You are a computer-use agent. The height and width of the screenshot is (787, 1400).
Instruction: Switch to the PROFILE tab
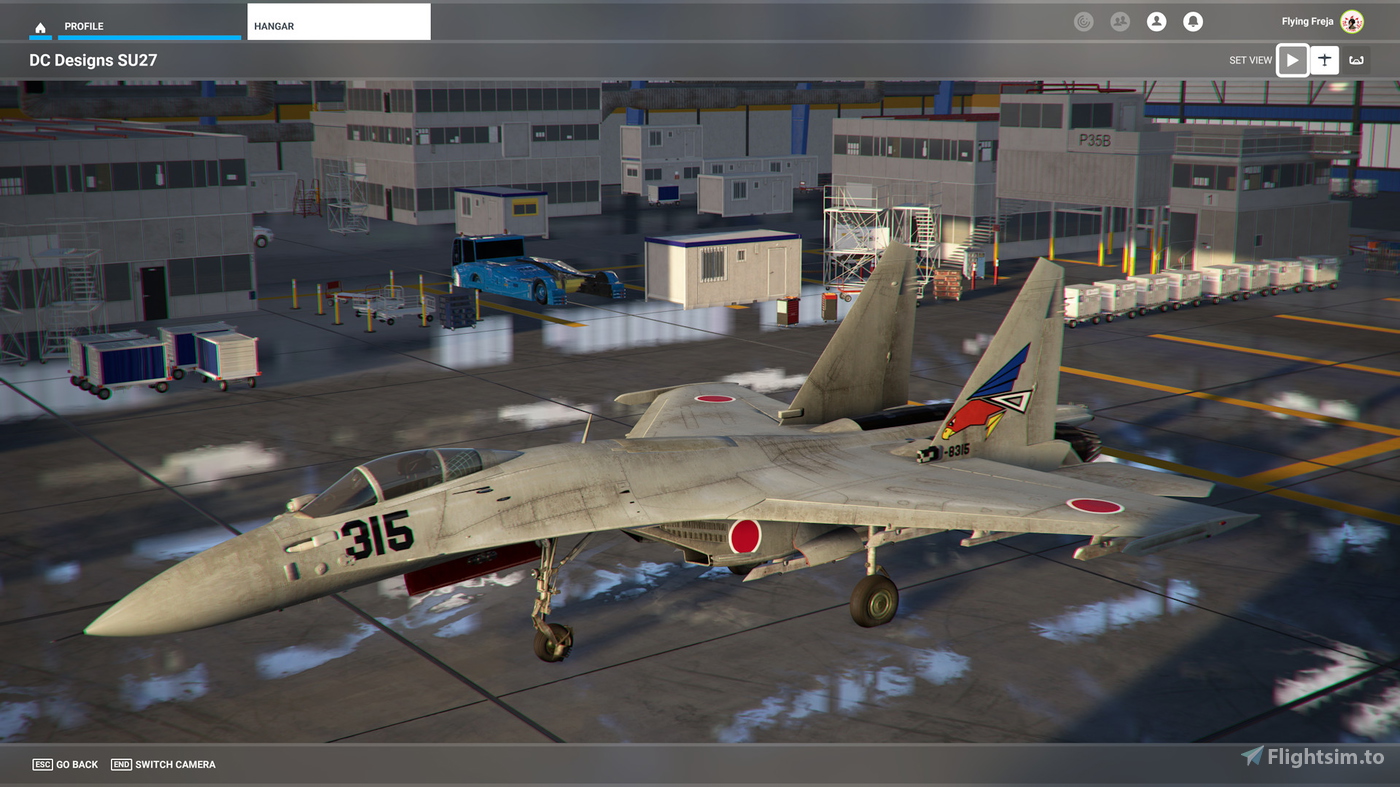(84, 26)
